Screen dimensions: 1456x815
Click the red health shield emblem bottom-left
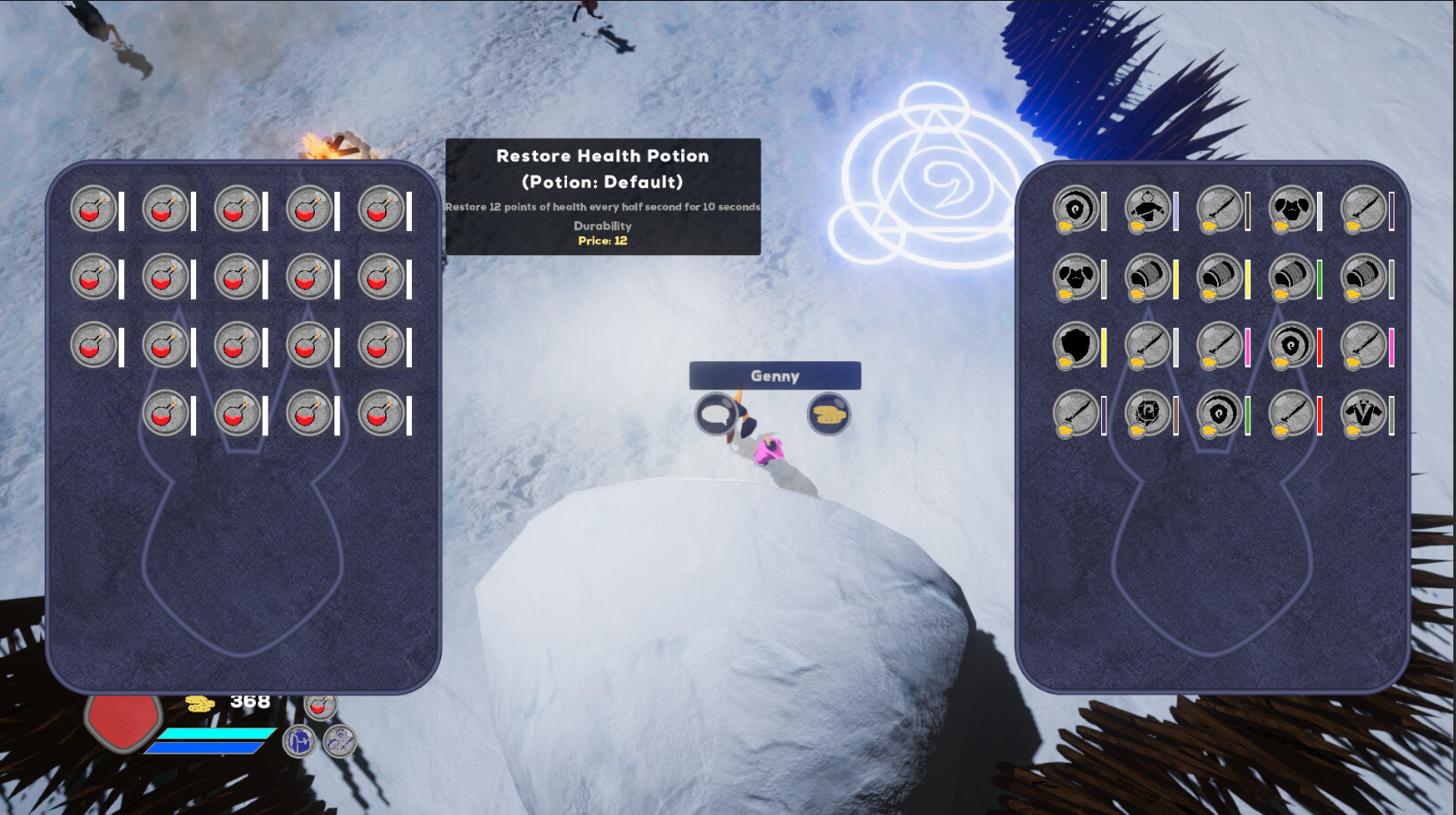pos(121,722)
